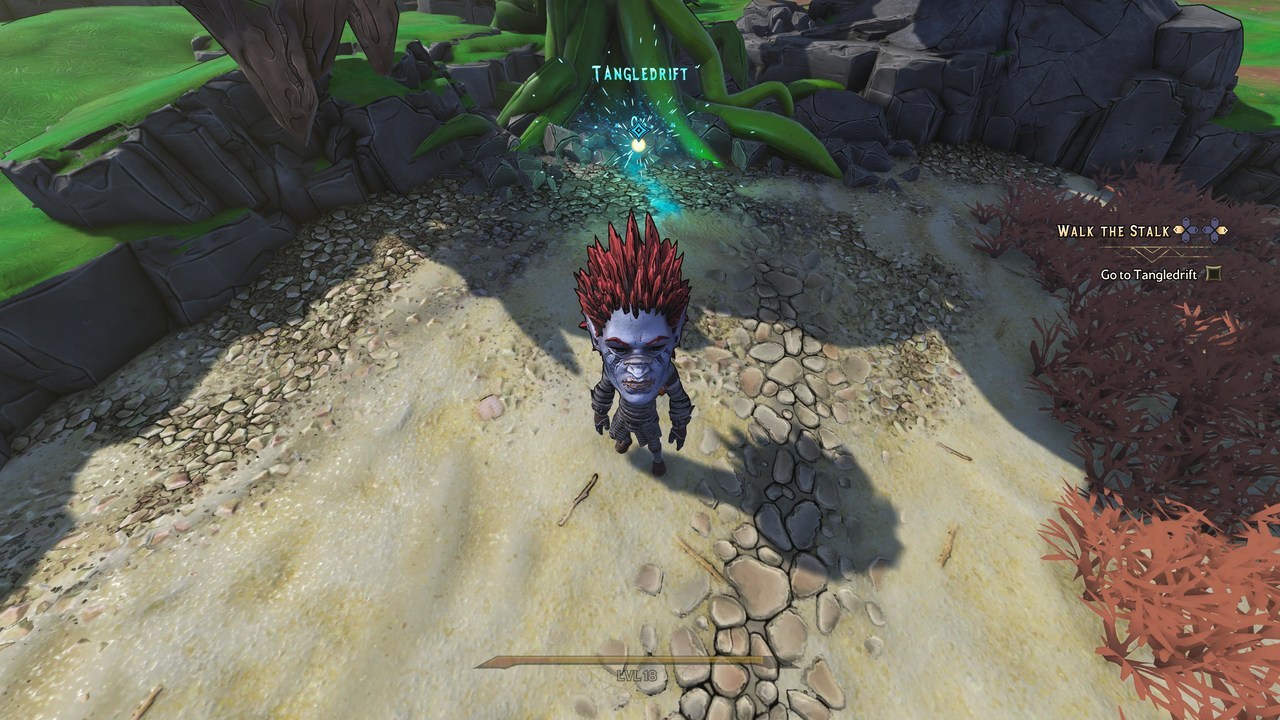The image size is (1280, 720).
Task: Tick the Go to Tangledrift objective checkbox
Action: (1214, 273)
